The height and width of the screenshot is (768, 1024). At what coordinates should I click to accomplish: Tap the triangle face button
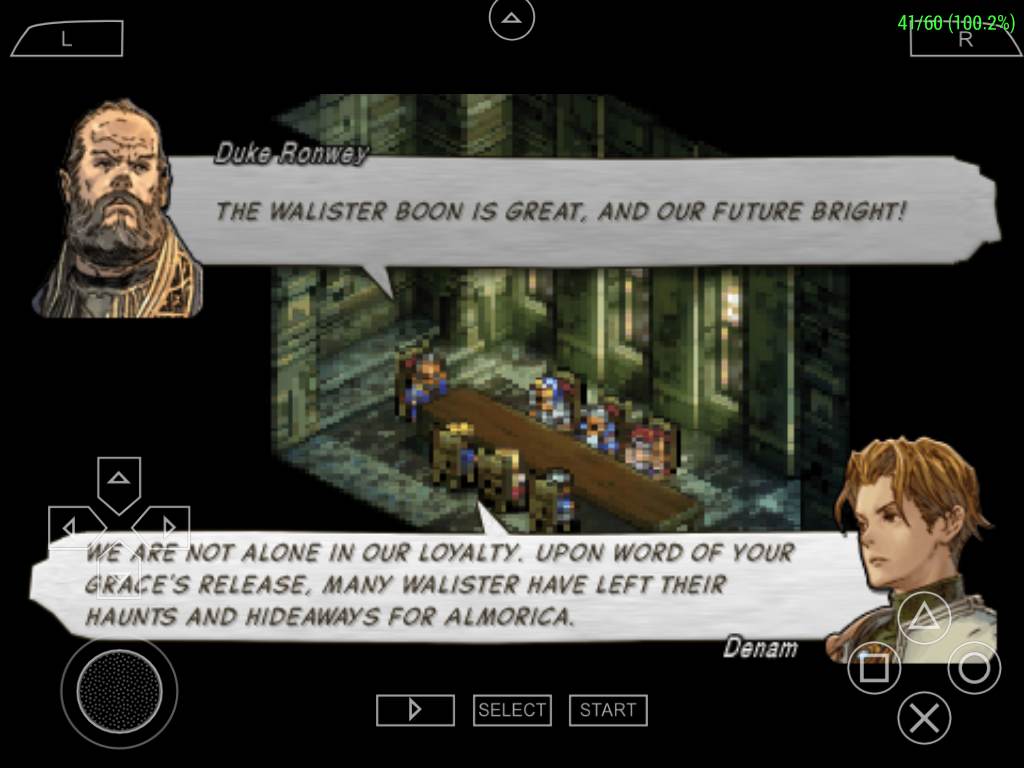[x=923, y=616]
